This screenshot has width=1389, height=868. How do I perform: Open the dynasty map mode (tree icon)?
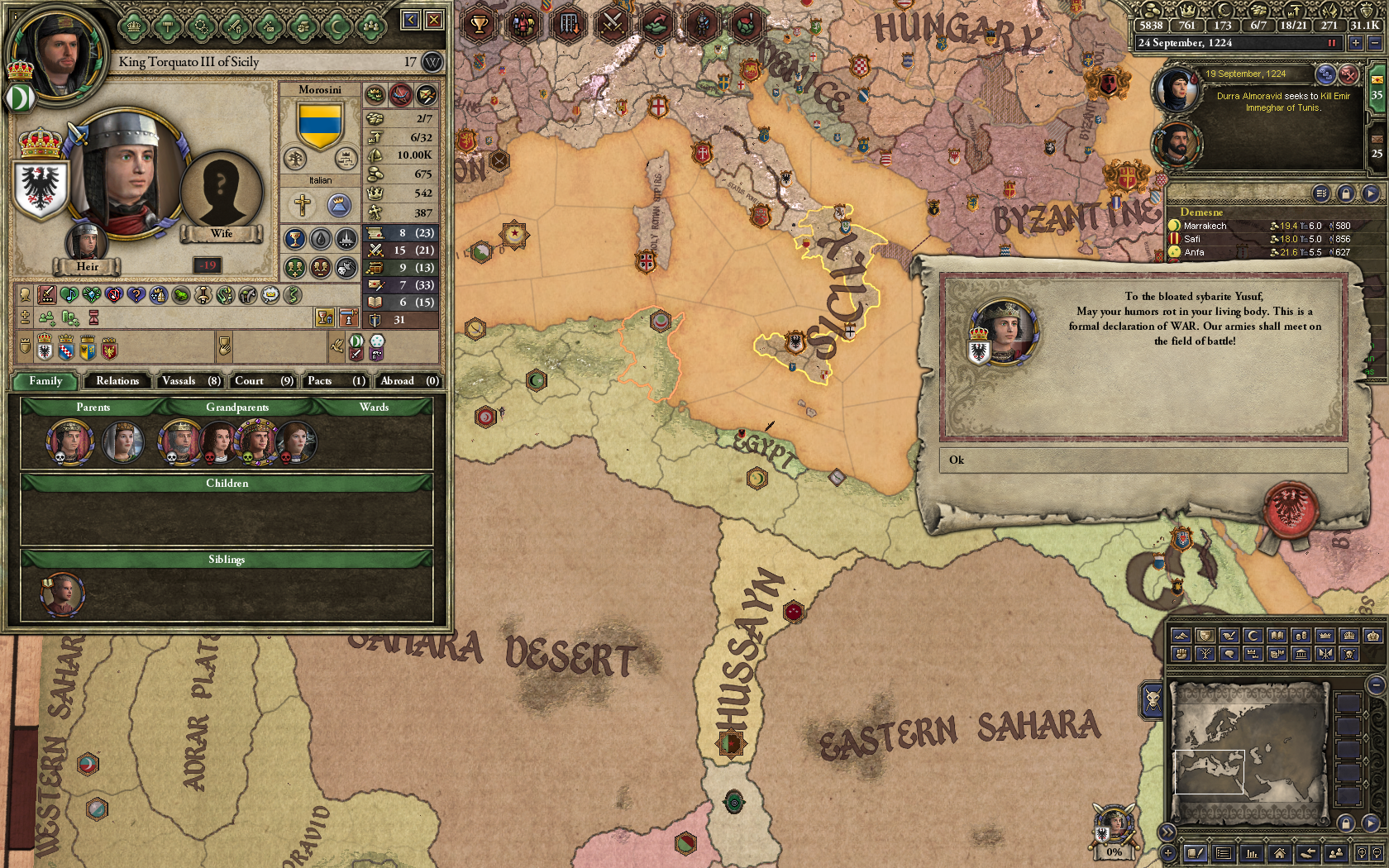(x=1205, y=653)
